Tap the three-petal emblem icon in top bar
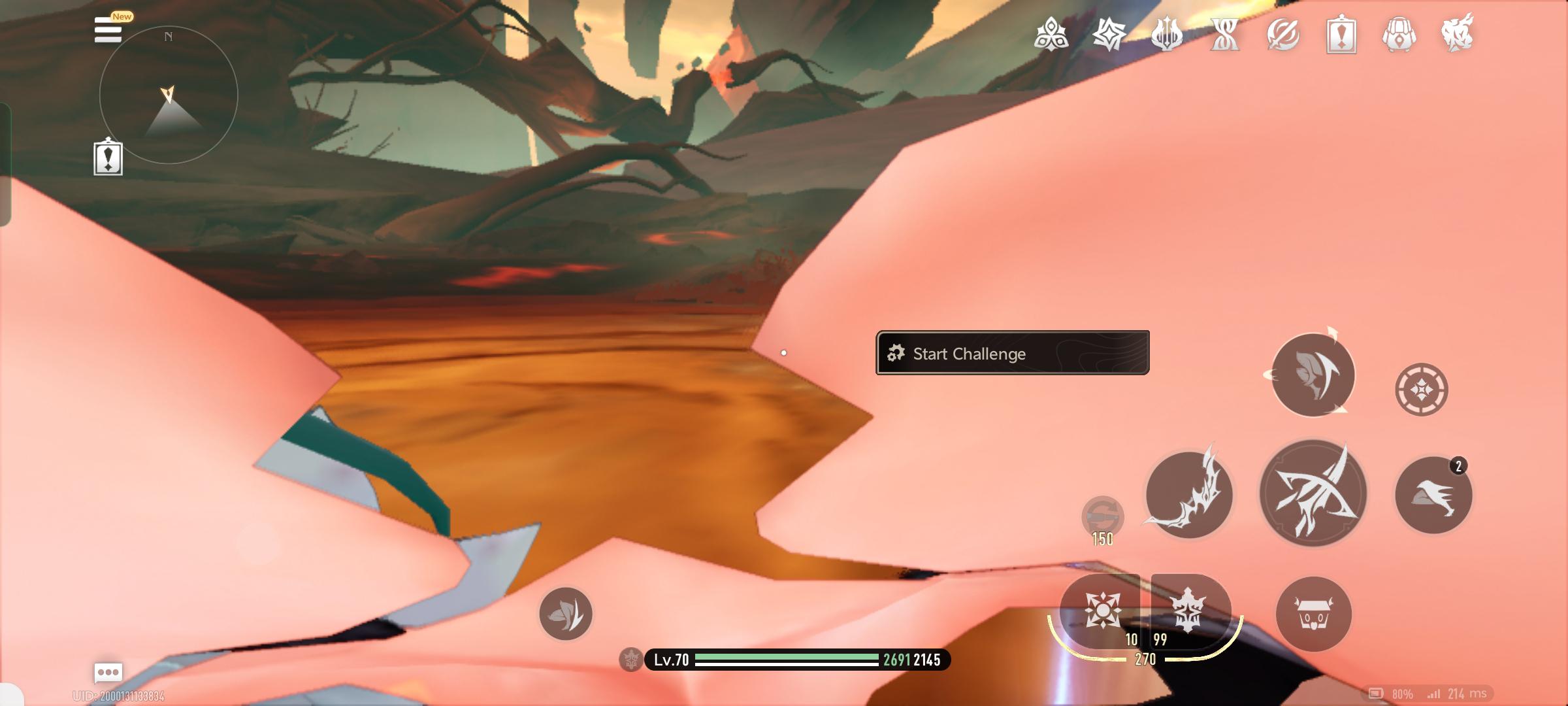The width and height of the screenshot is (1568, 706). tap(1051, 34)
